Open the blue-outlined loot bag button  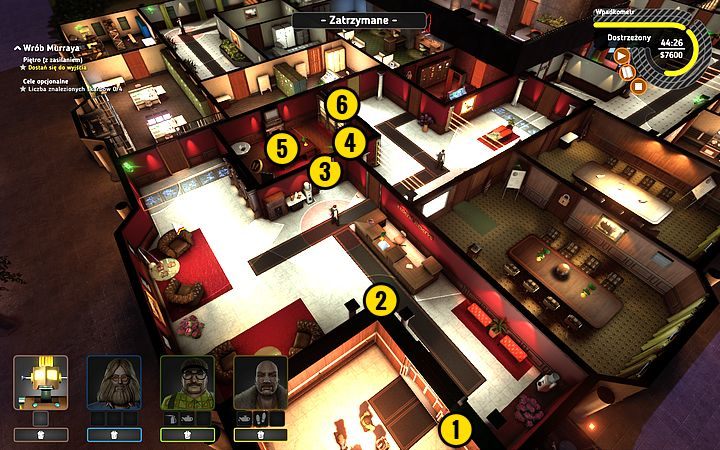coord(114,435)
